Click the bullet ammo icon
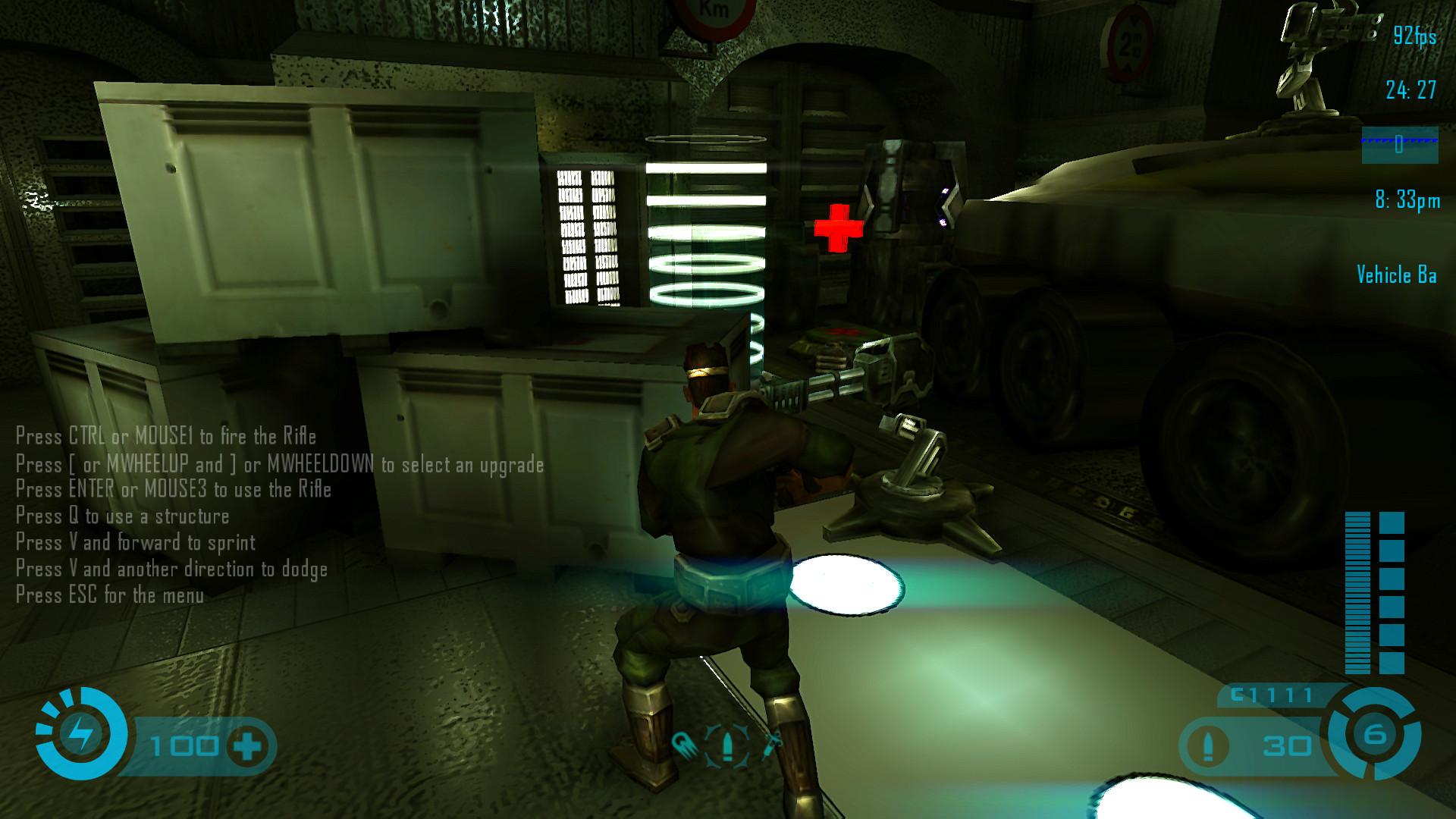 tap(1208, 746)
